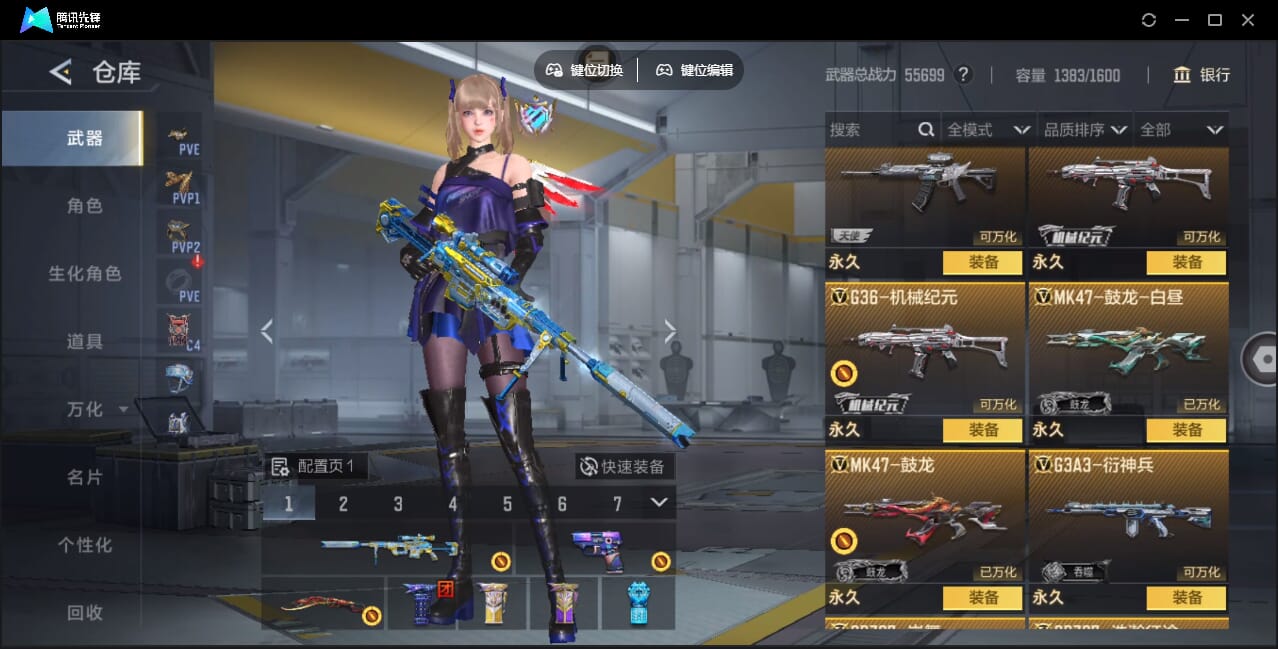Go back from the 仓库 warehouse screen

62,72
